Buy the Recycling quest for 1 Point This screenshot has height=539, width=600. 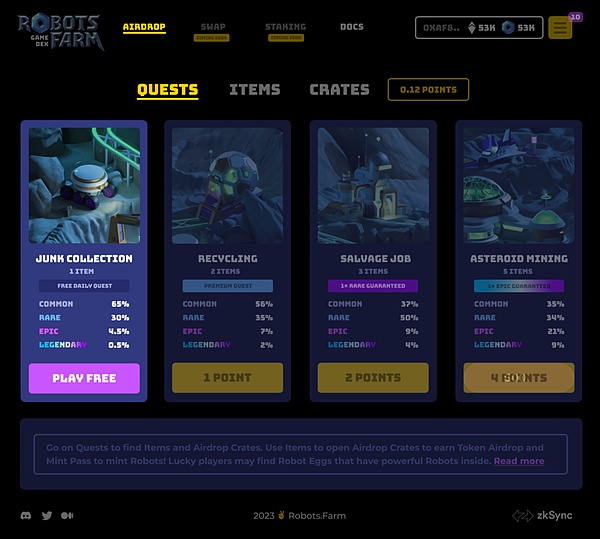coord(228,378)
